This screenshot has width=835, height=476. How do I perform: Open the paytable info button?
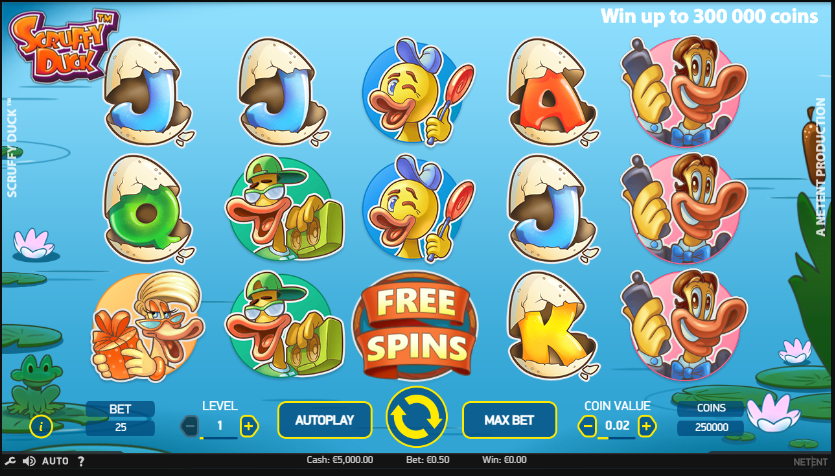(41, 427)
